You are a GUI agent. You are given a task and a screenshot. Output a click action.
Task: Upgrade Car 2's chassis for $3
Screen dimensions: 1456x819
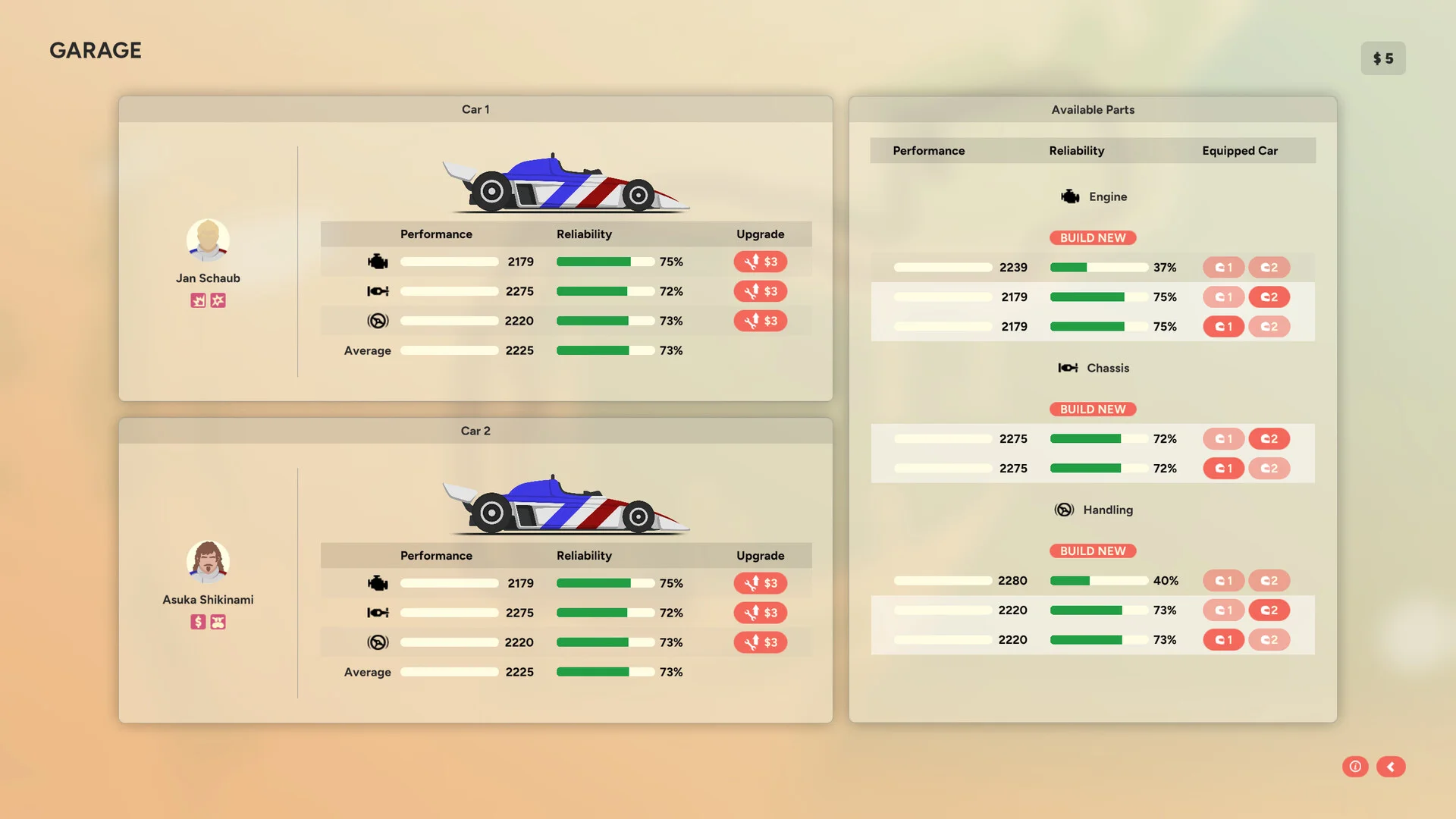pos(760,613)
